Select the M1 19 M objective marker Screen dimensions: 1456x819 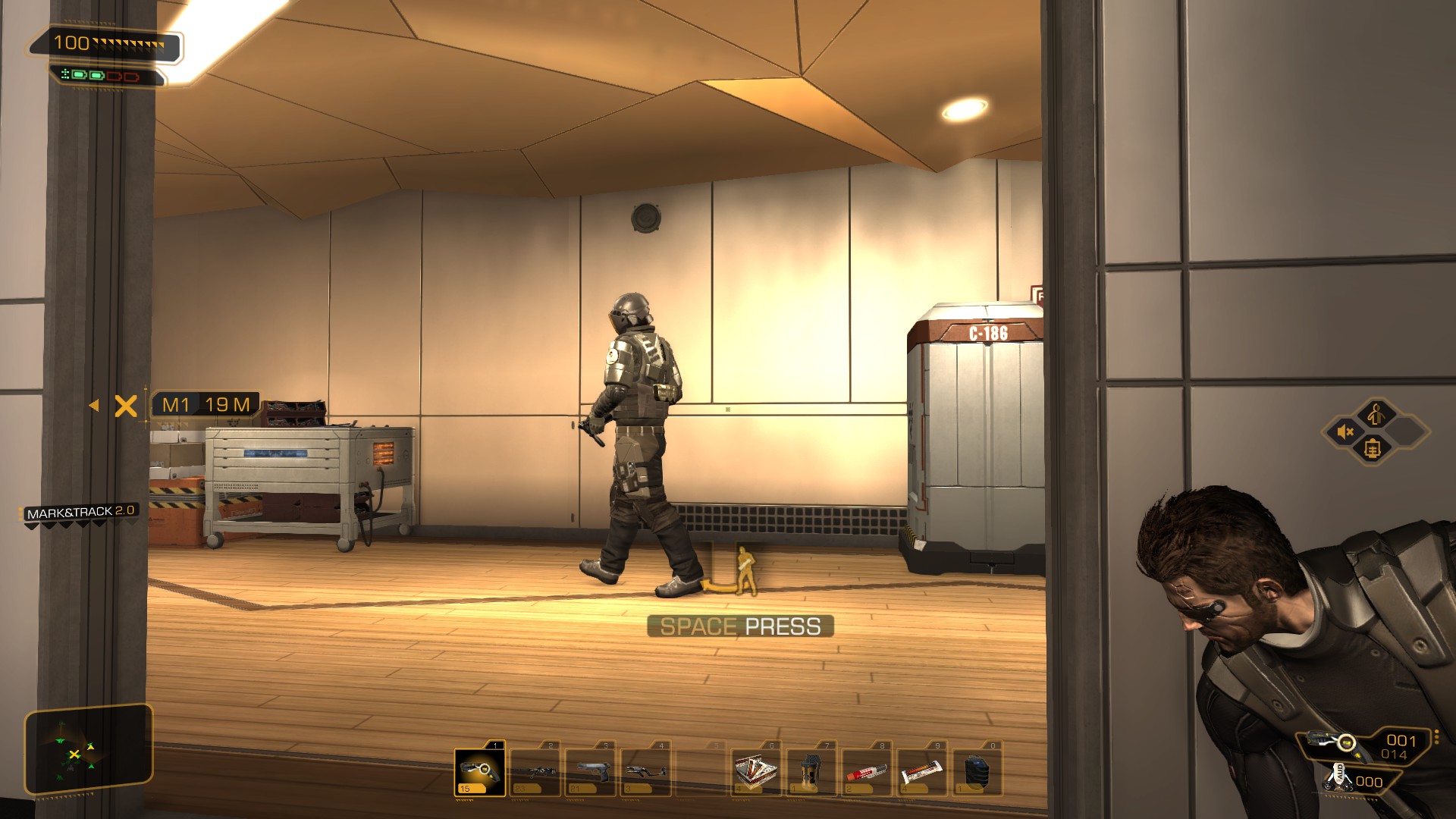click(x=205, y=405)
